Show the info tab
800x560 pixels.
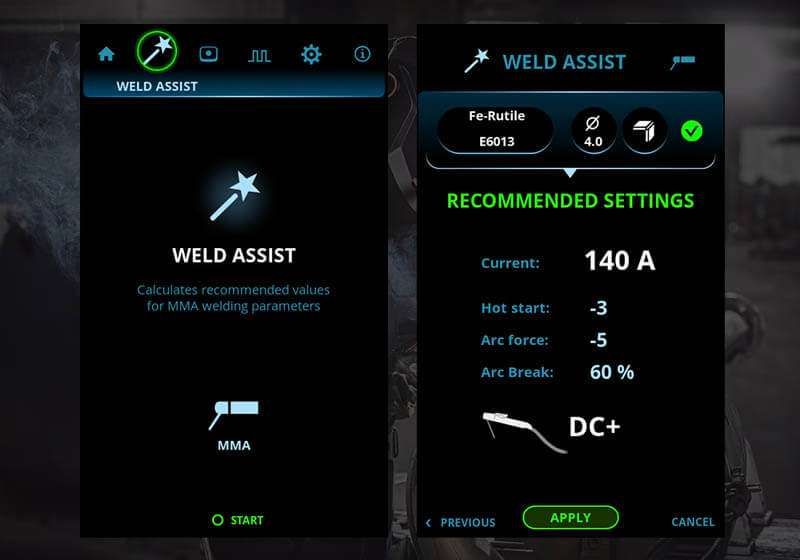point(362,54)
